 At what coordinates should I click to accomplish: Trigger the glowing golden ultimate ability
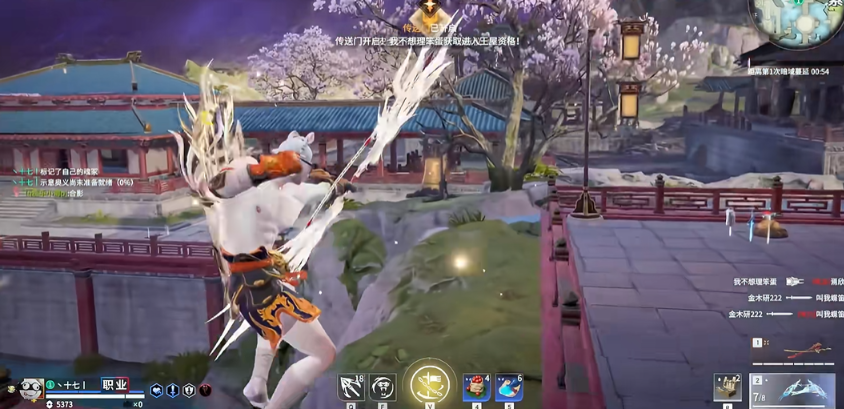point(430,383)
